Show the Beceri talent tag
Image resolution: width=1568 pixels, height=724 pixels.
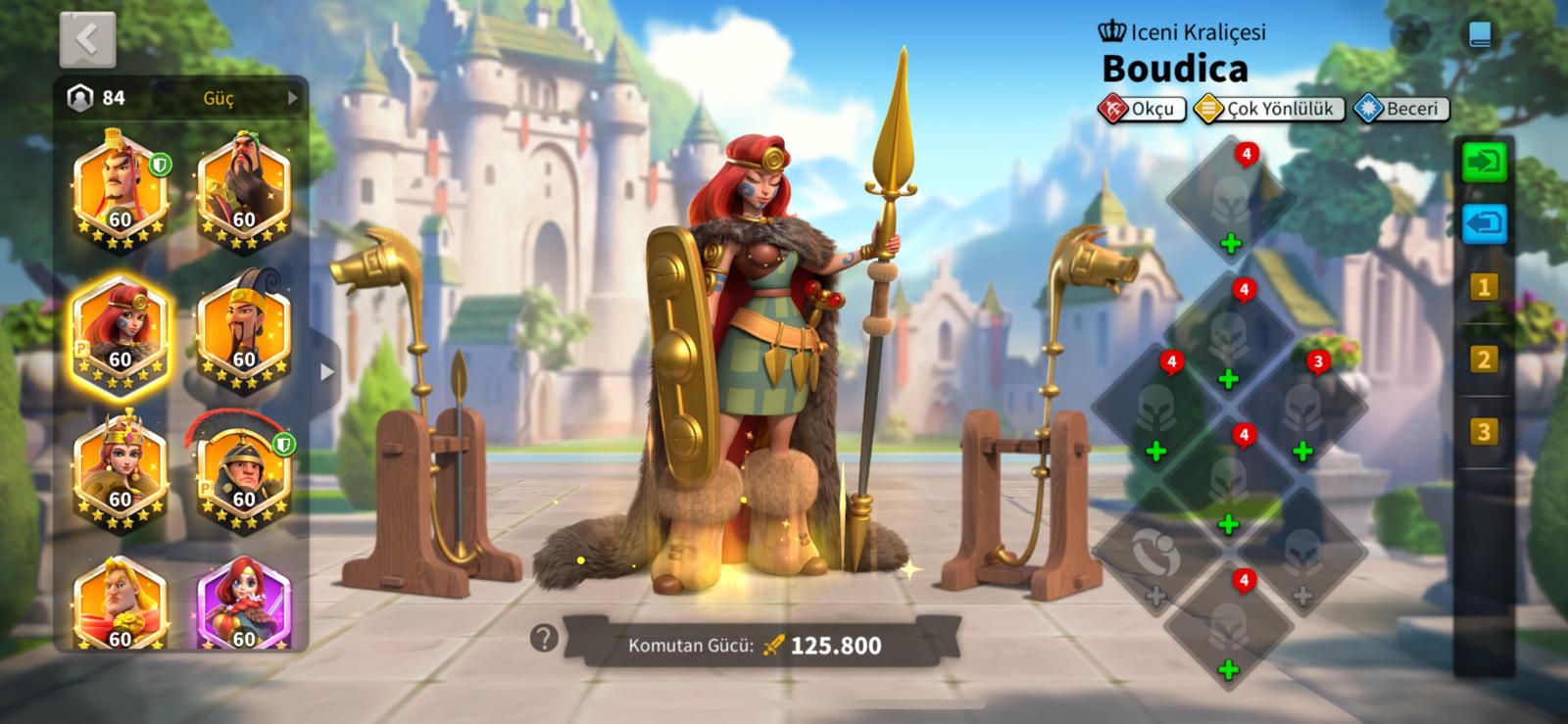[1400, 109]
